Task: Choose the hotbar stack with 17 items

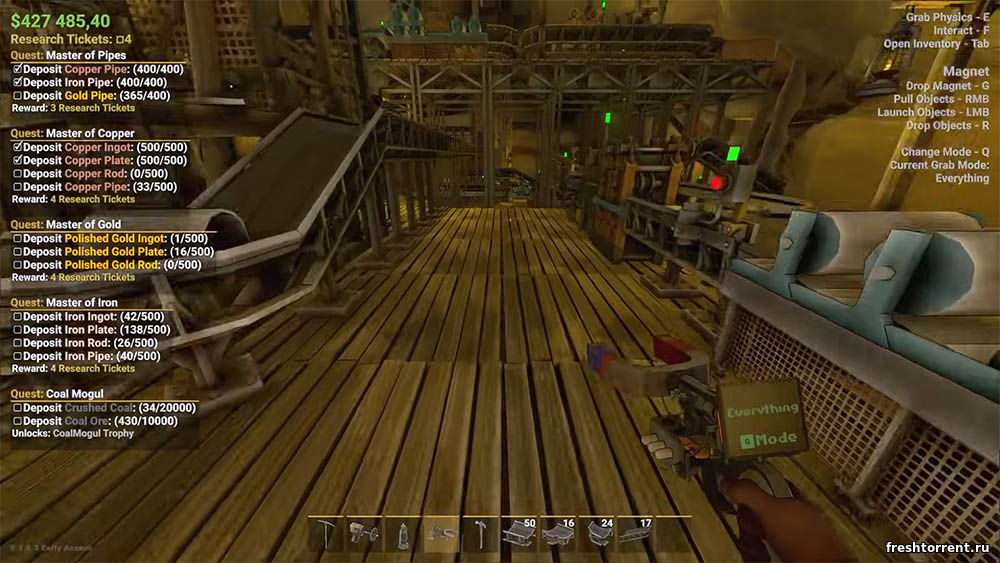Action: [634, 534]
